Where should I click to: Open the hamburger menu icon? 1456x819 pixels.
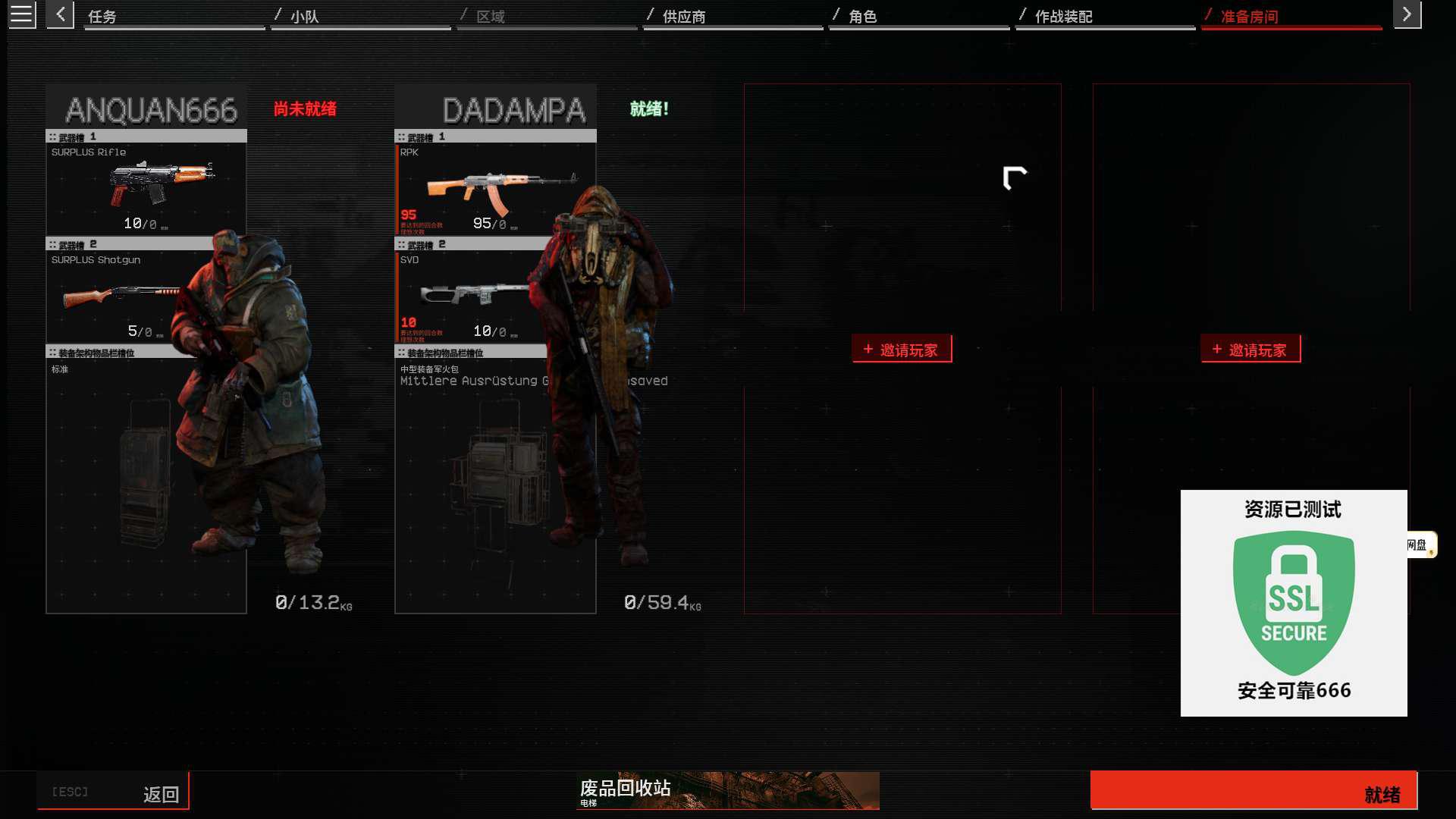21,14
